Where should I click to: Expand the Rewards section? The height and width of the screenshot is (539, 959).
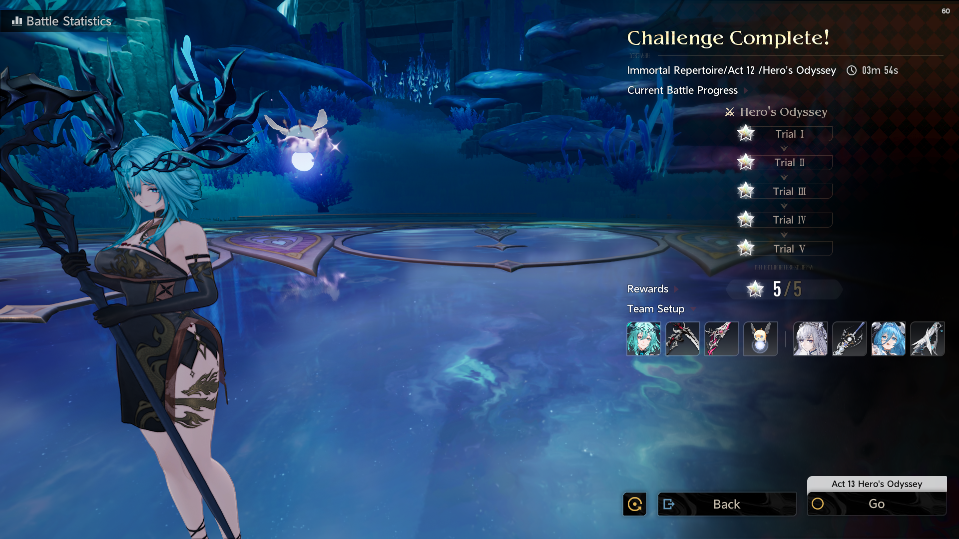tap(648, 289)
